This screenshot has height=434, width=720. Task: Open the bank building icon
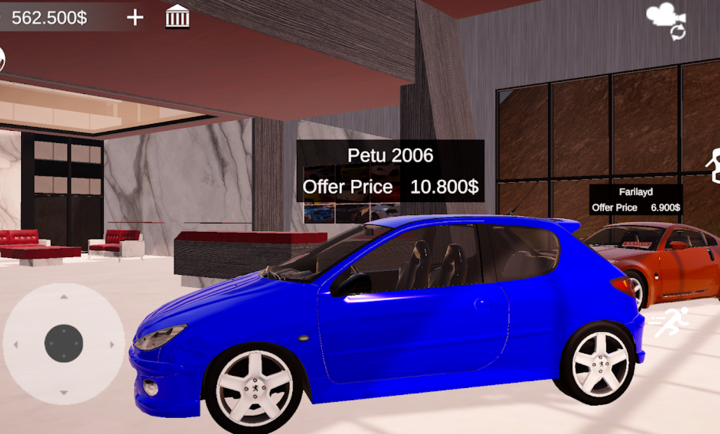pyautogui.click(x=178, y=16)
